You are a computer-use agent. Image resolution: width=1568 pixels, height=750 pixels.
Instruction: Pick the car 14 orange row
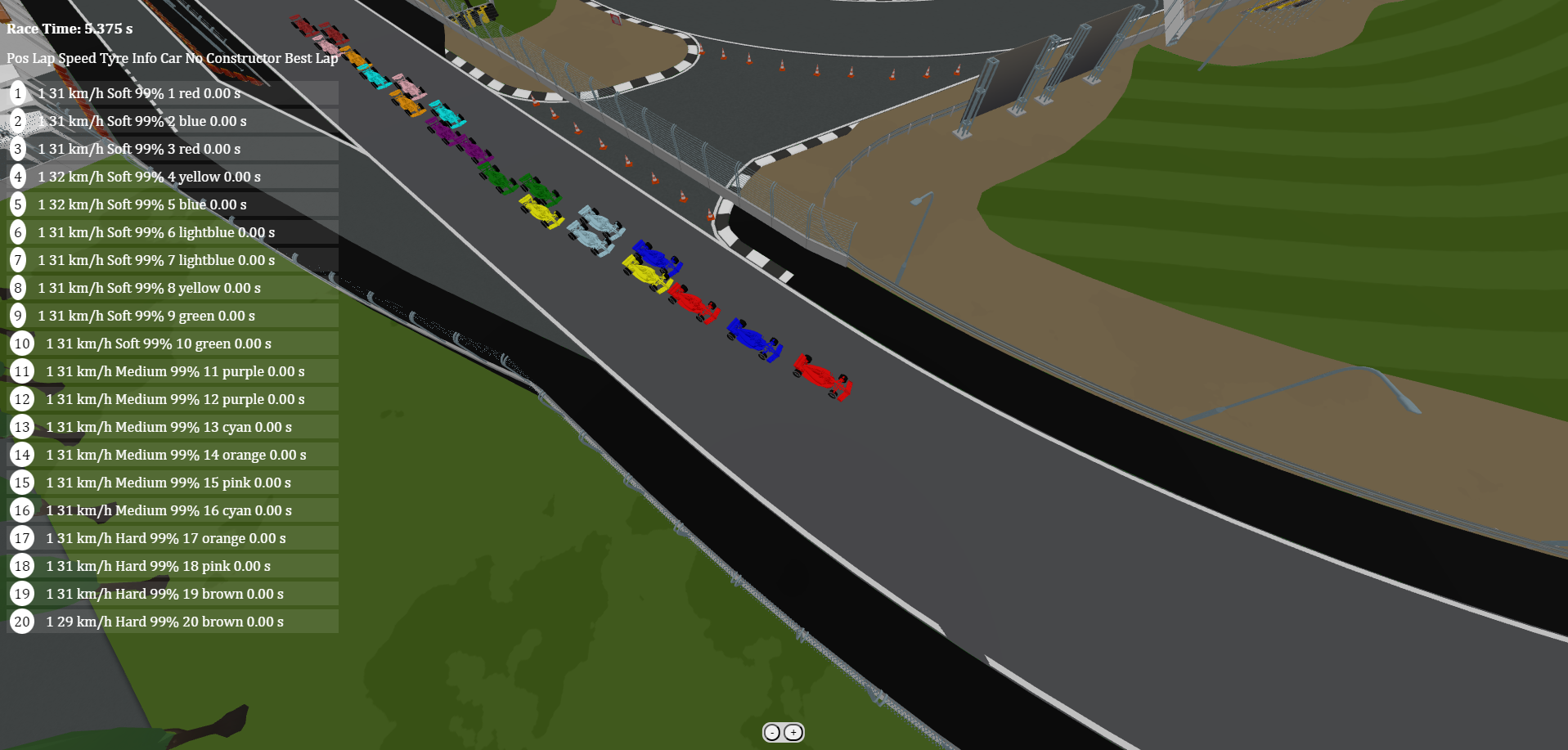[173, 455]
